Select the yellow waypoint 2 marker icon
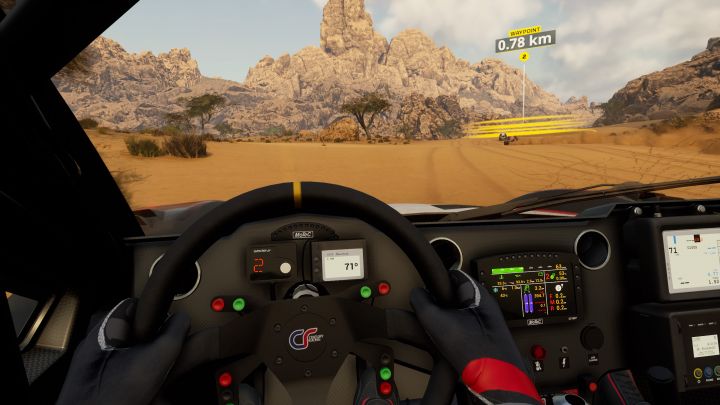The width and height of the screenshot is (720, 405). point(524,57)
